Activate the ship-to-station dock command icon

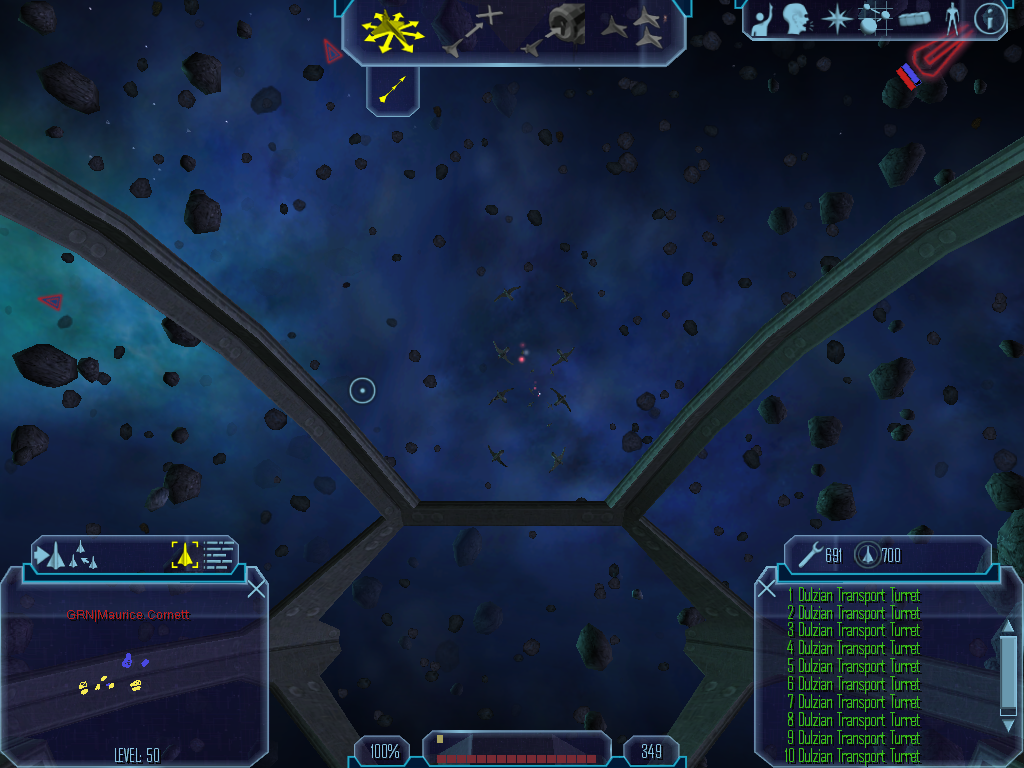coord(555,28)
